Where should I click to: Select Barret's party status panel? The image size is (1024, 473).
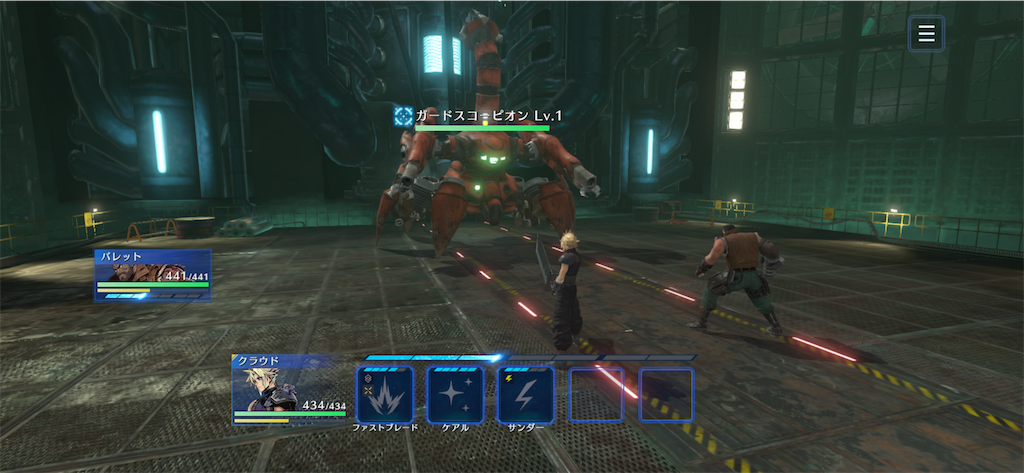[152, 275]
